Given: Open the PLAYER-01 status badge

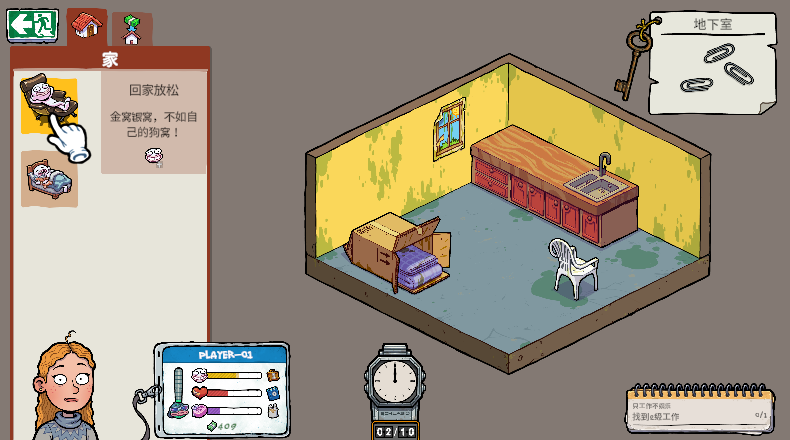Looking at the screenshot, I should coord(224,388).
